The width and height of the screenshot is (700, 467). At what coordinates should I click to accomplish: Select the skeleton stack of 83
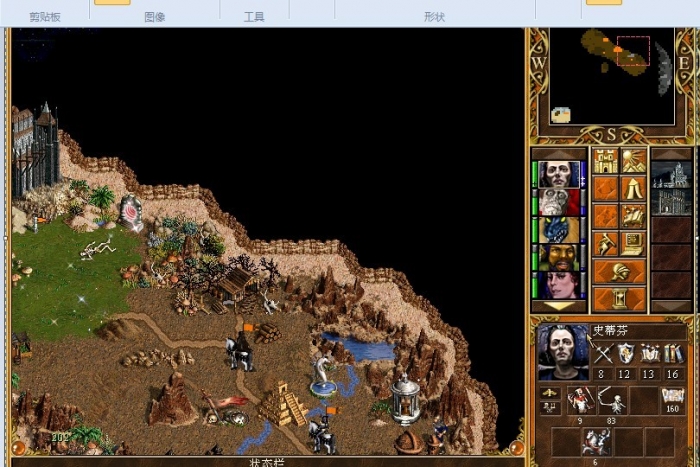click(610, 401)
